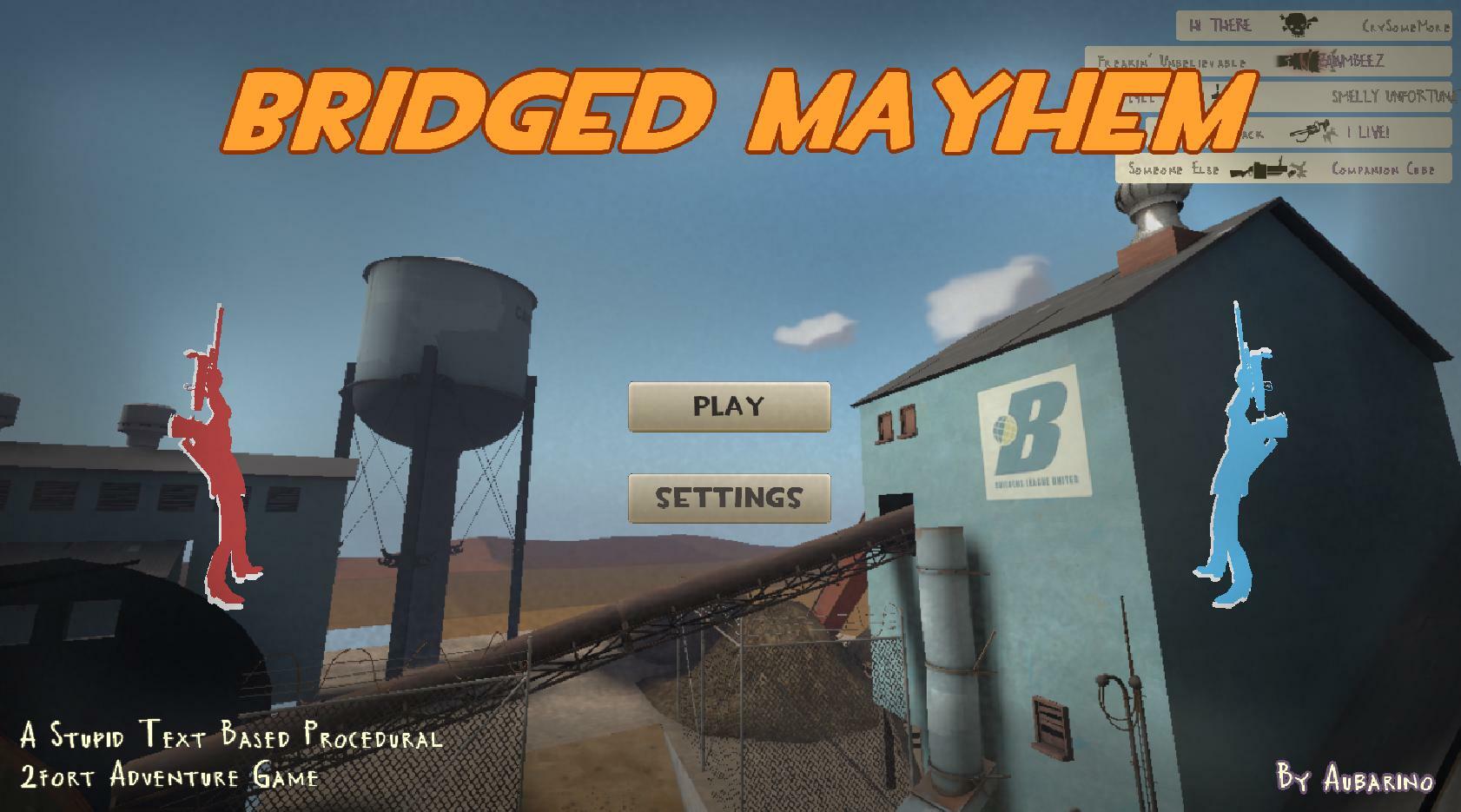
Task: Click the small kill icon next to SMELLY UNFORTUNE
Action: [1216, 95]
